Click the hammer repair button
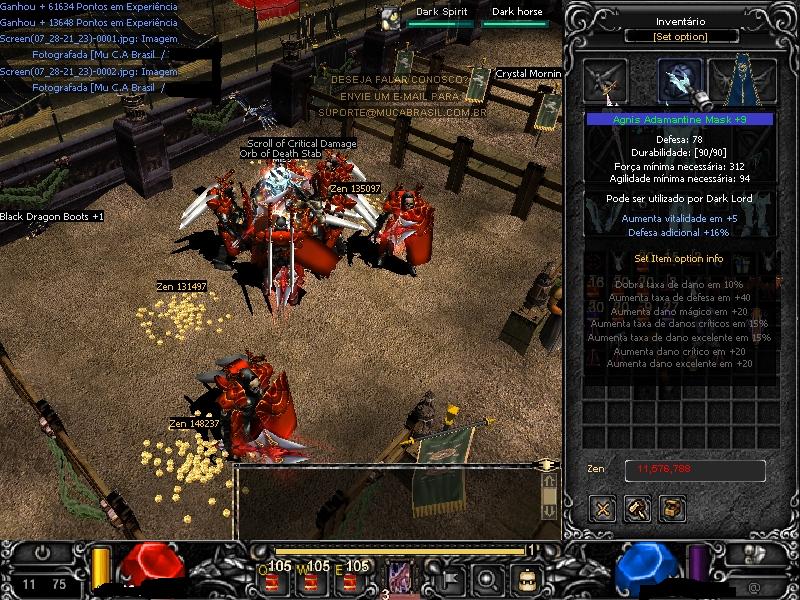 [637, 508]
